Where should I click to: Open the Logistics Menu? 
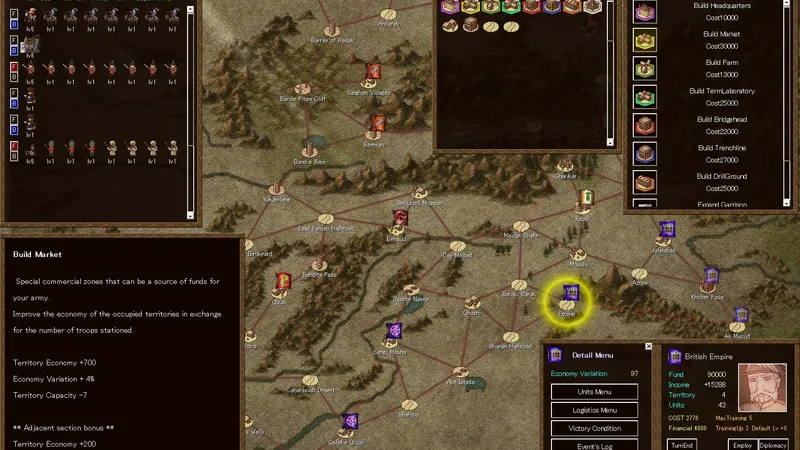pos(595,410)
